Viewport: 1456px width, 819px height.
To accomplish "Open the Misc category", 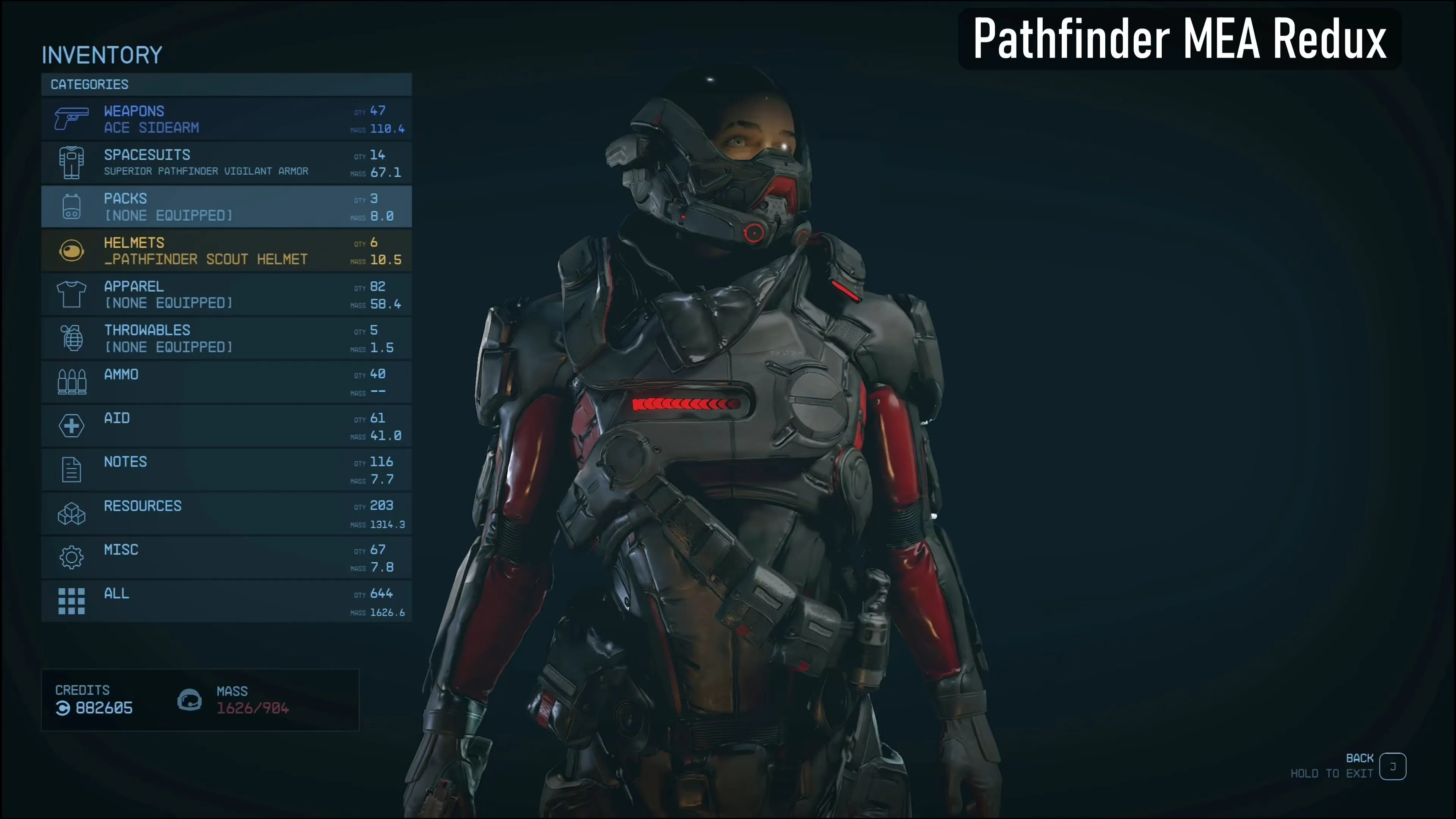I will (226, 557).
